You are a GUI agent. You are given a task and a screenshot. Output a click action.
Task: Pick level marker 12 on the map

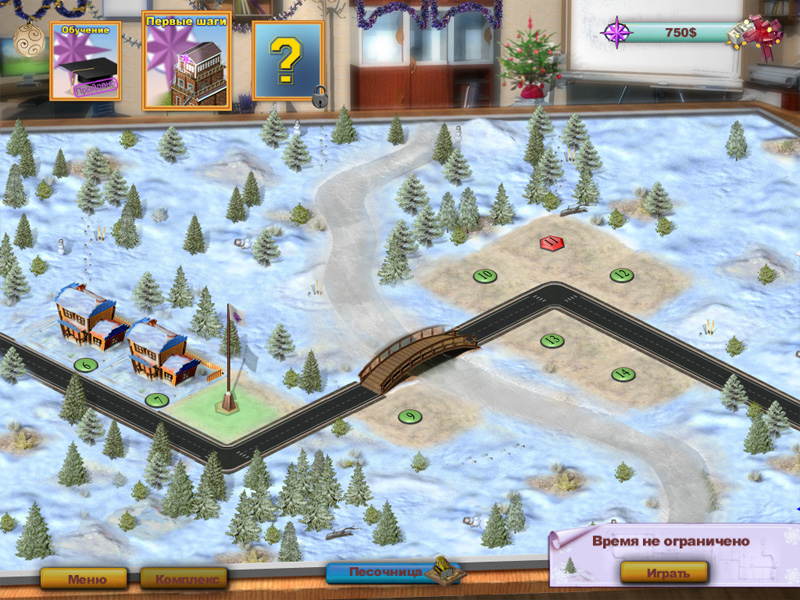tap(622, 275)
